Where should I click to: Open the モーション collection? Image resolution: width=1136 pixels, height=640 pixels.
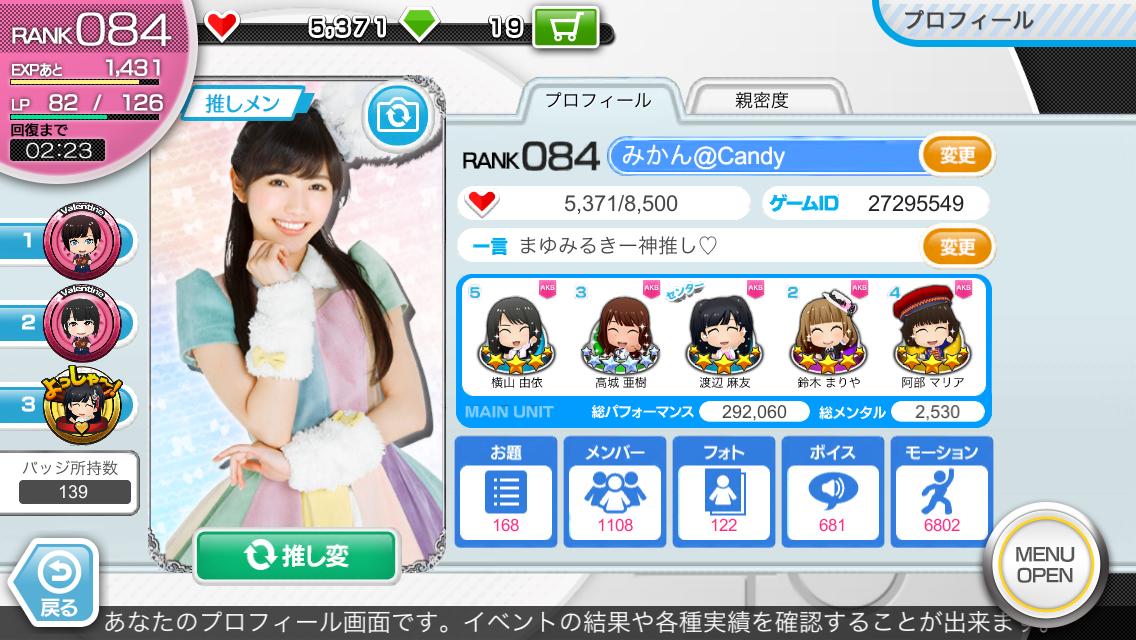[x=940, y=490]
